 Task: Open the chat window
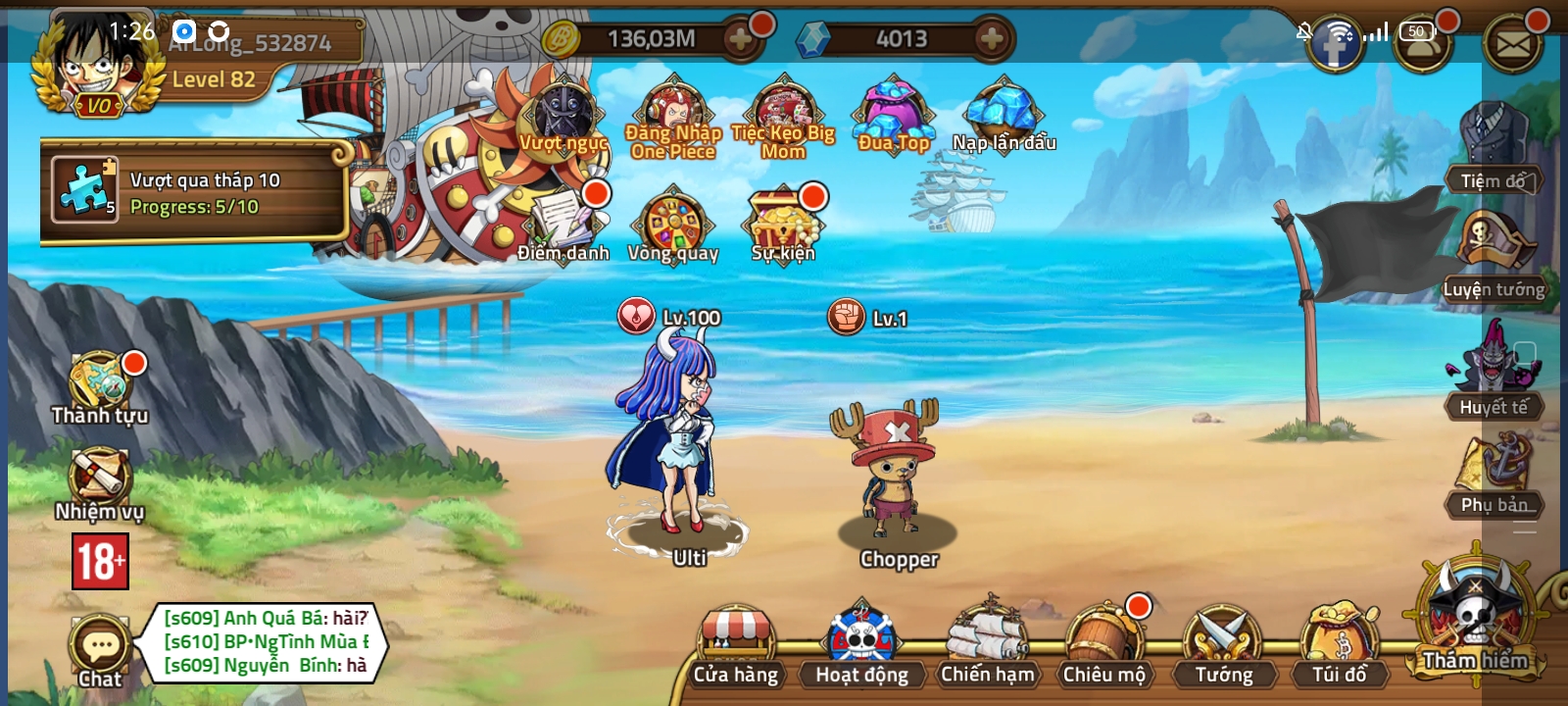coord(98,647)
